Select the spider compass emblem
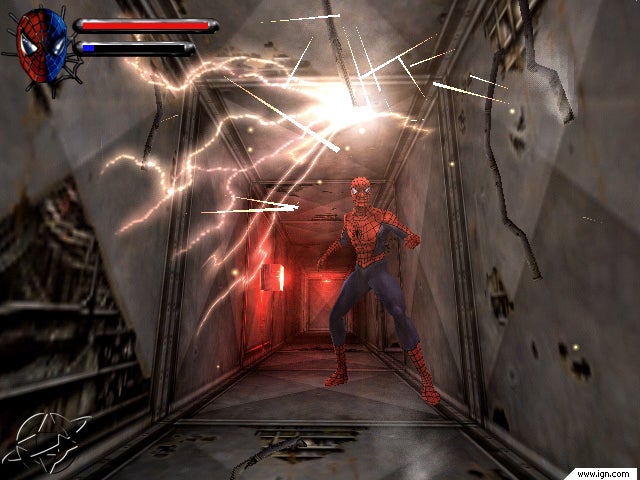 [x=50, y=442]
